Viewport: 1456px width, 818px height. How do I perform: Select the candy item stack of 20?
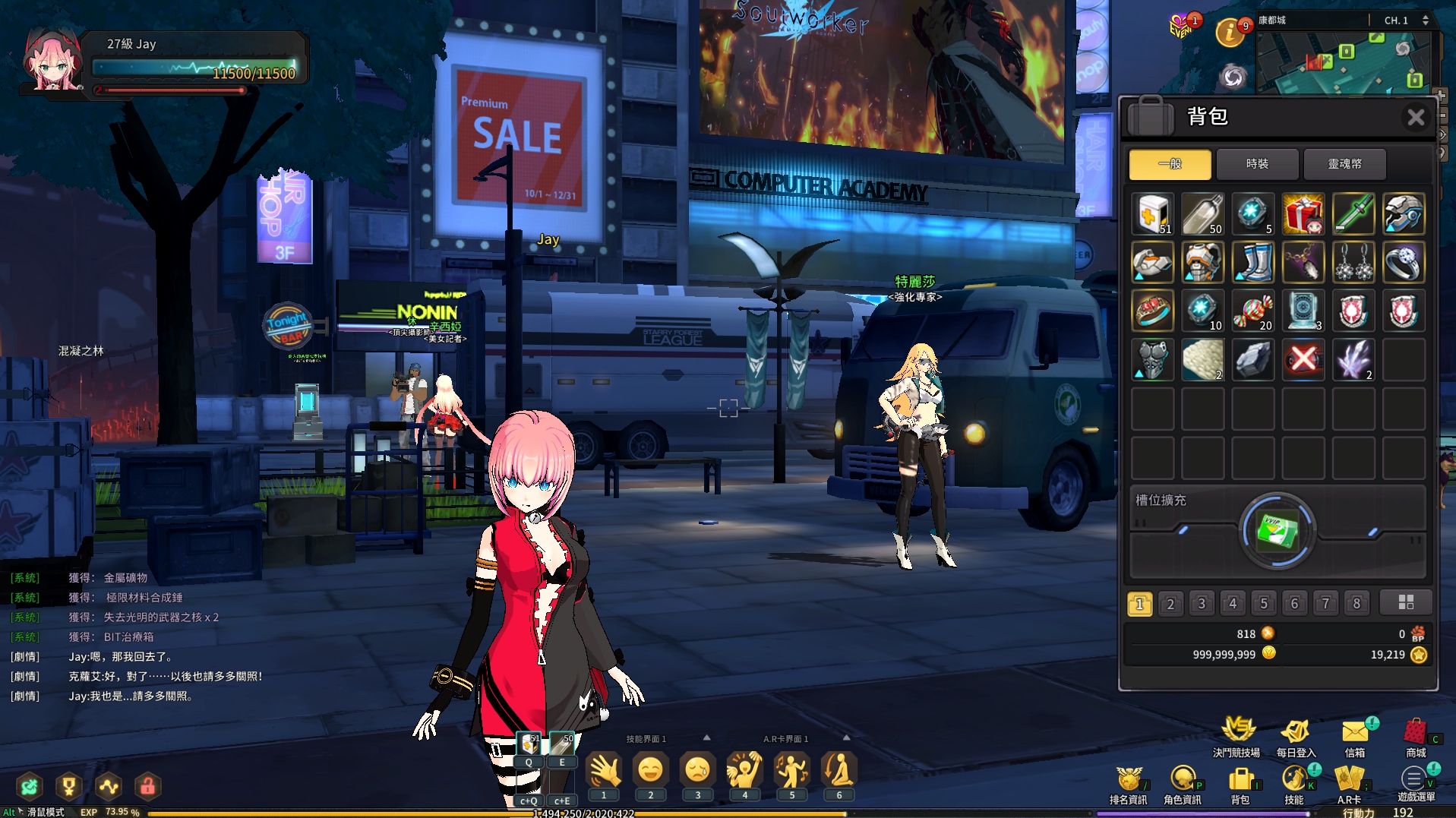pyautogui.click(x=1252, y=311)
